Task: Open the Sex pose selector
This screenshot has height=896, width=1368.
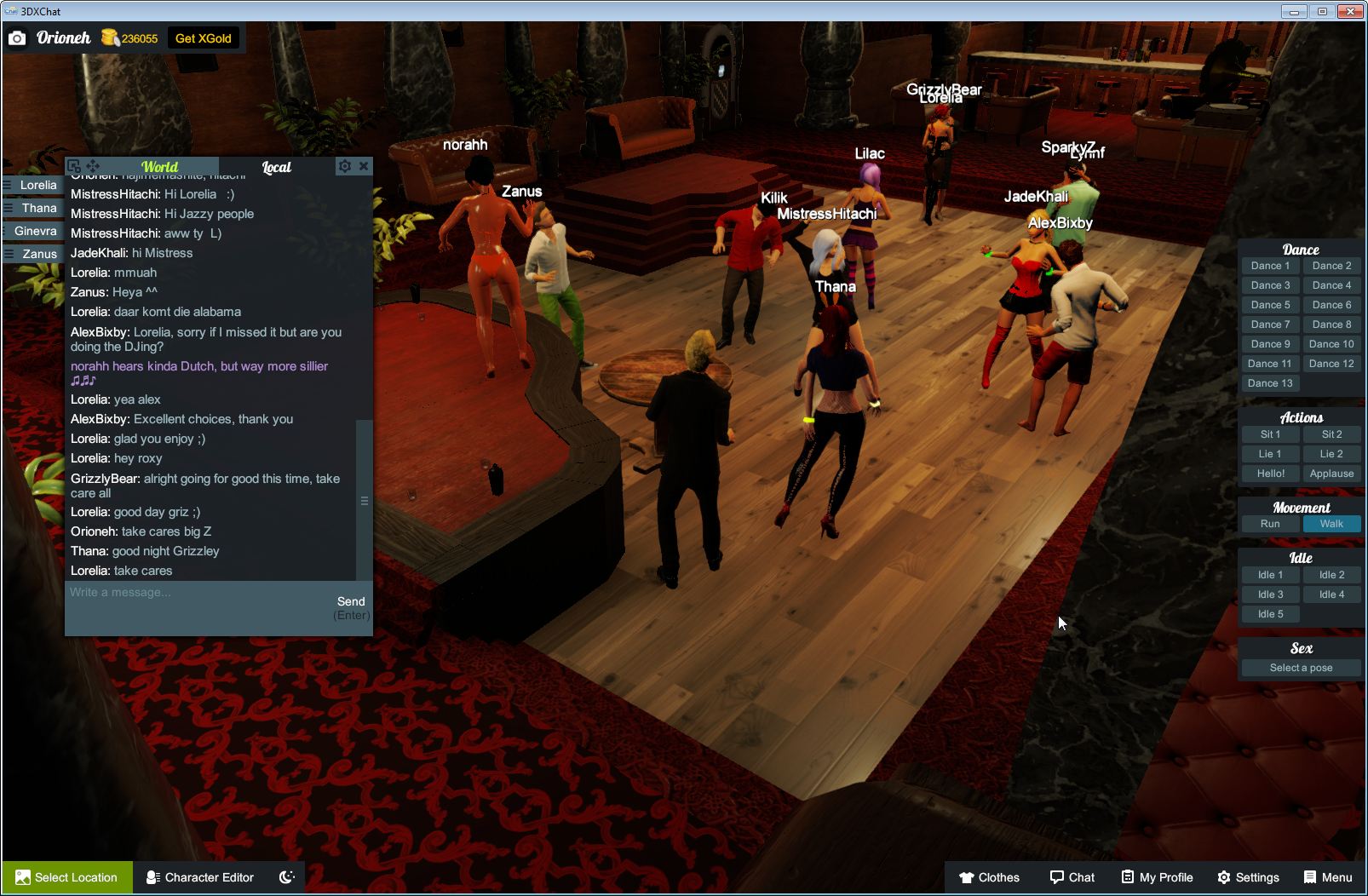Action: 1301,668
